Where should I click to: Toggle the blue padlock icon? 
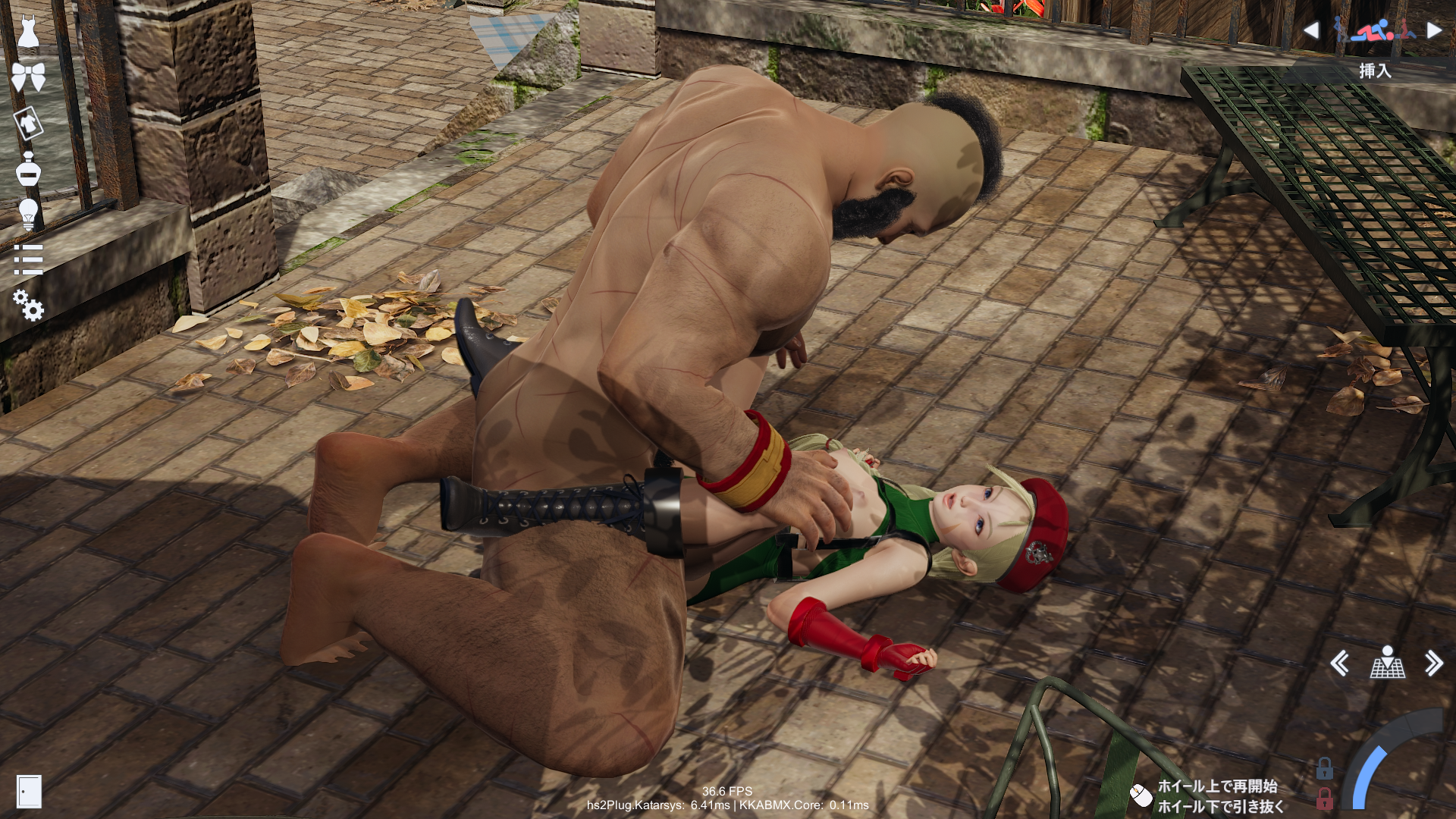pos(1325,769)
